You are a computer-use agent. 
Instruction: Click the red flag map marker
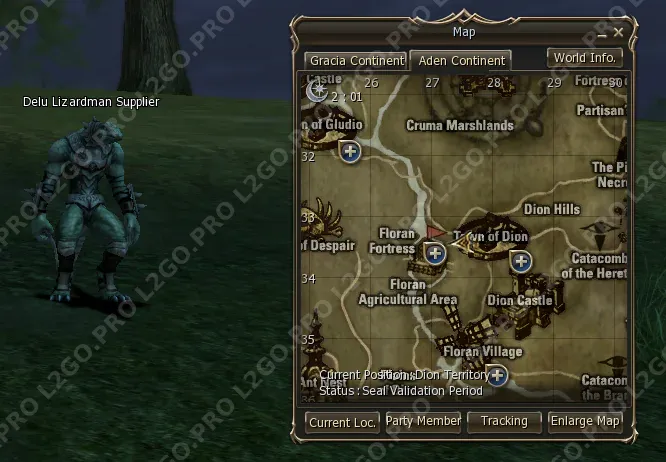click(x=435, y=232)
